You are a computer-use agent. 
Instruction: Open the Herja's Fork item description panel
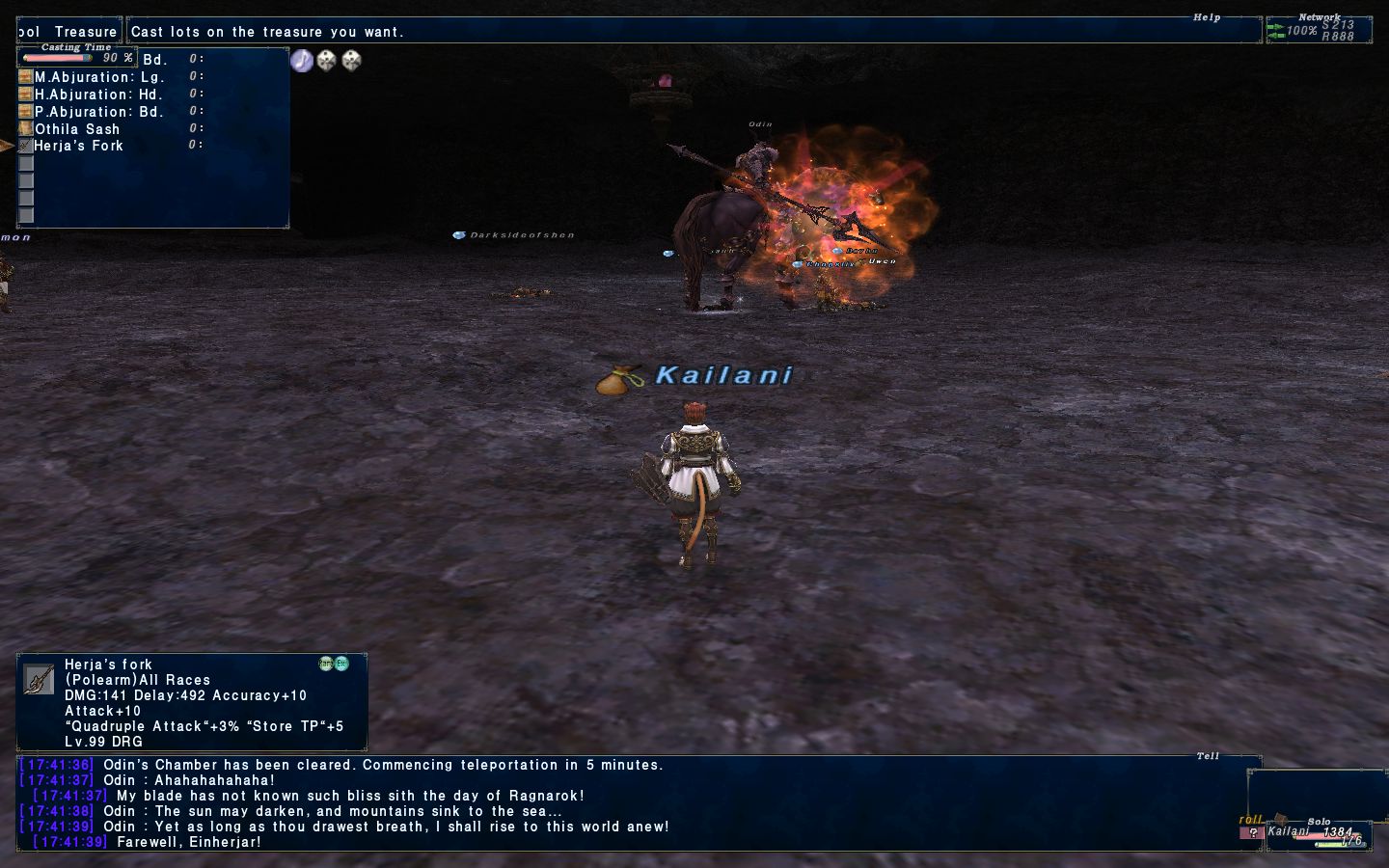[191, 702]
